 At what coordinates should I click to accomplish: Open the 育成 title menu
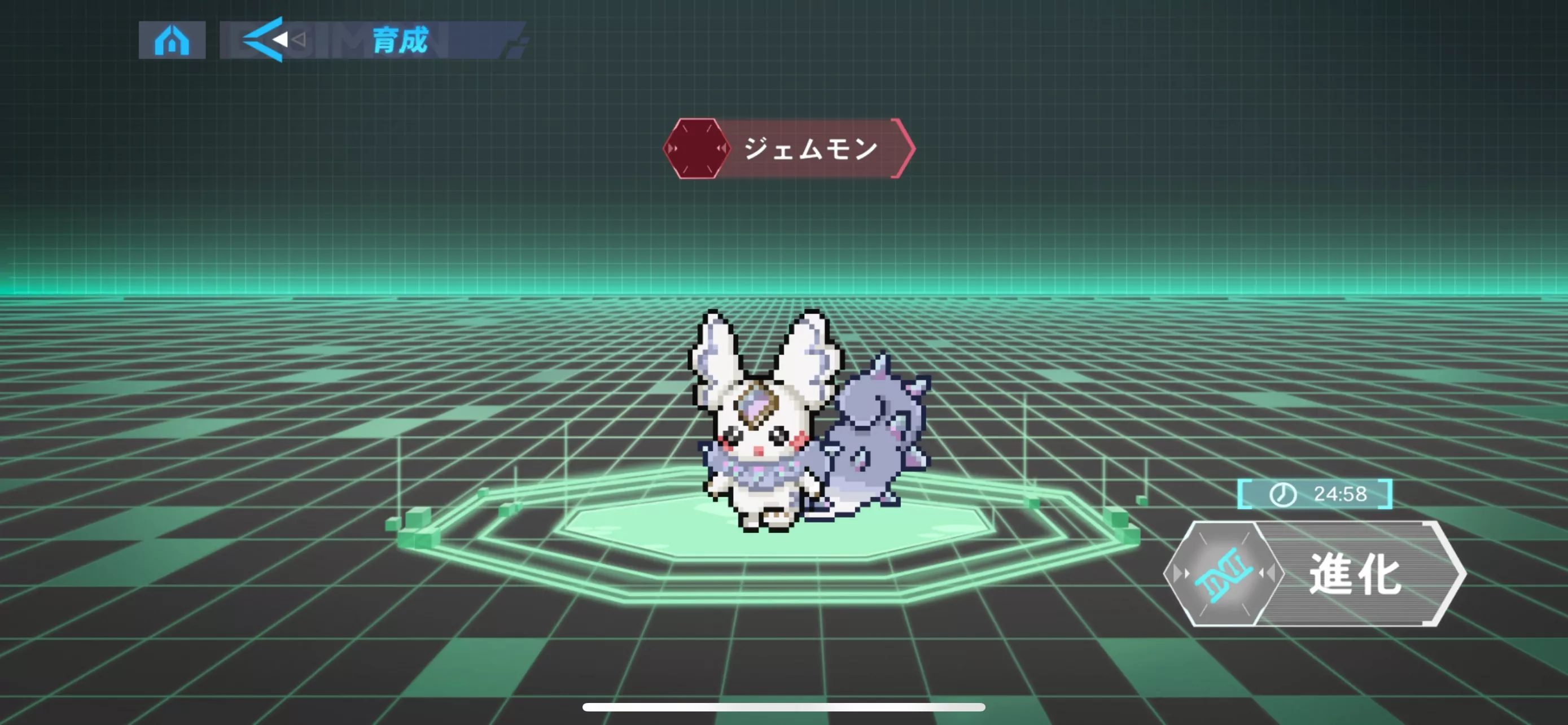(x=402, y=41)
